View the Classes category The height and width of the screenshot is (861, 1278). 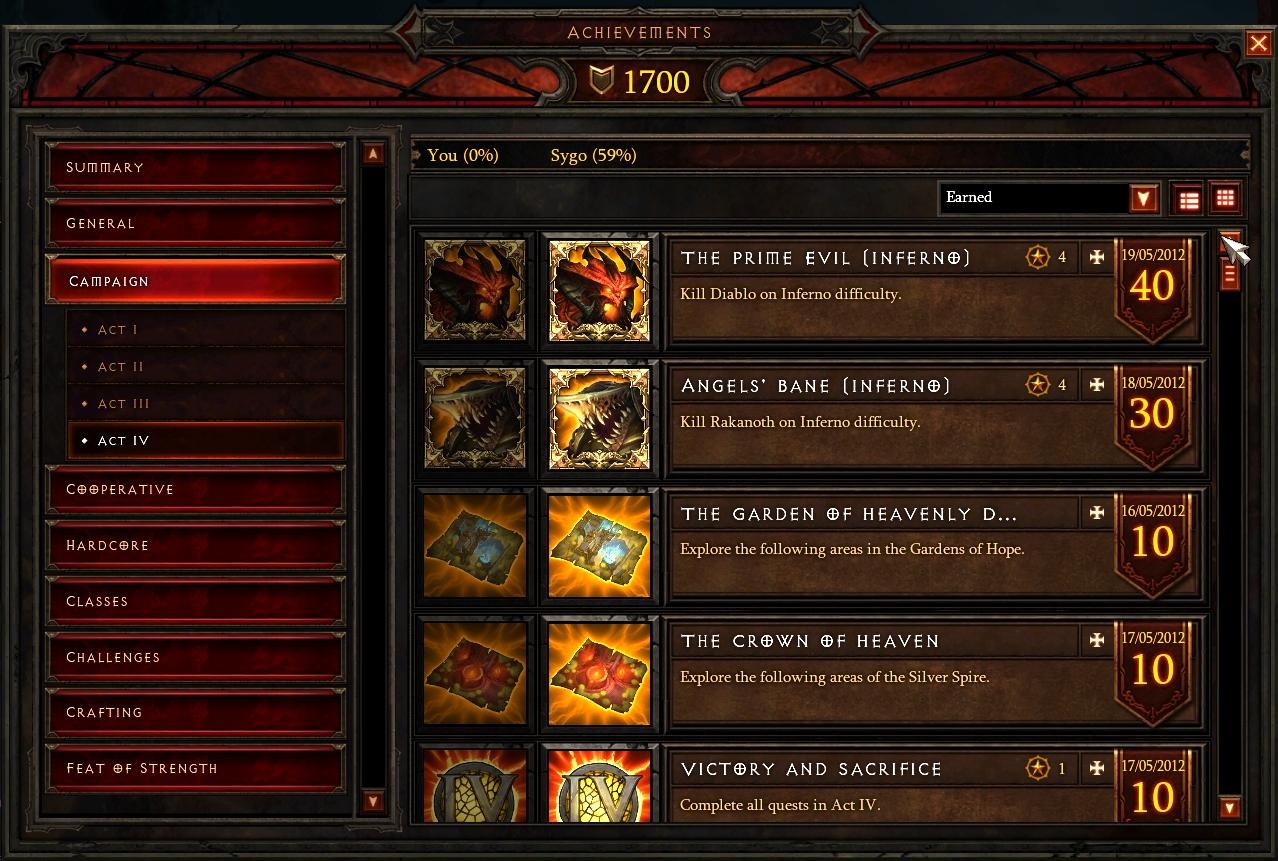pos(195,601)
